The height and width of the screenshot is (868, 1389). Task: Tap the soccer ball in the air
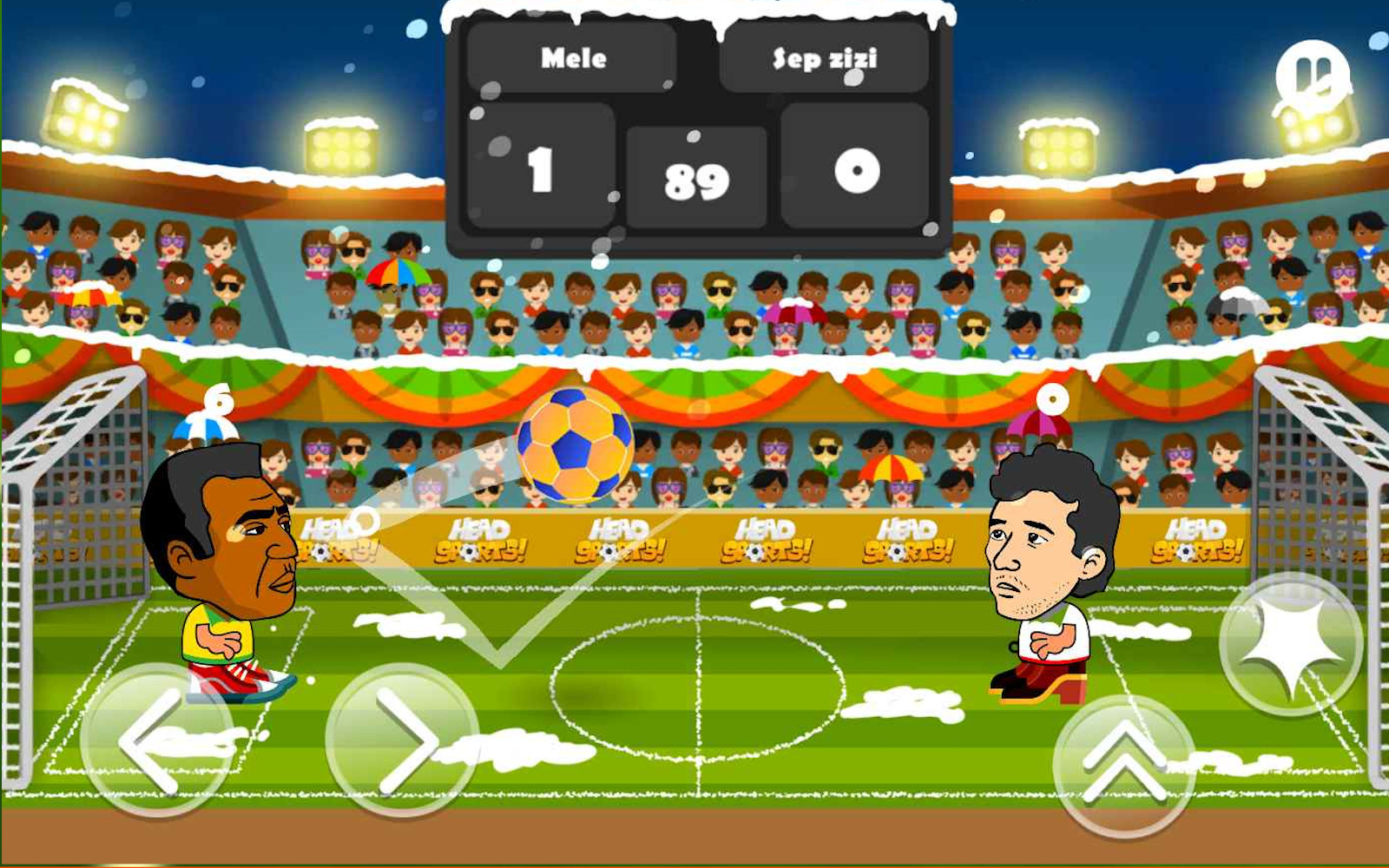pyautogui.click(x=576, y=449)
